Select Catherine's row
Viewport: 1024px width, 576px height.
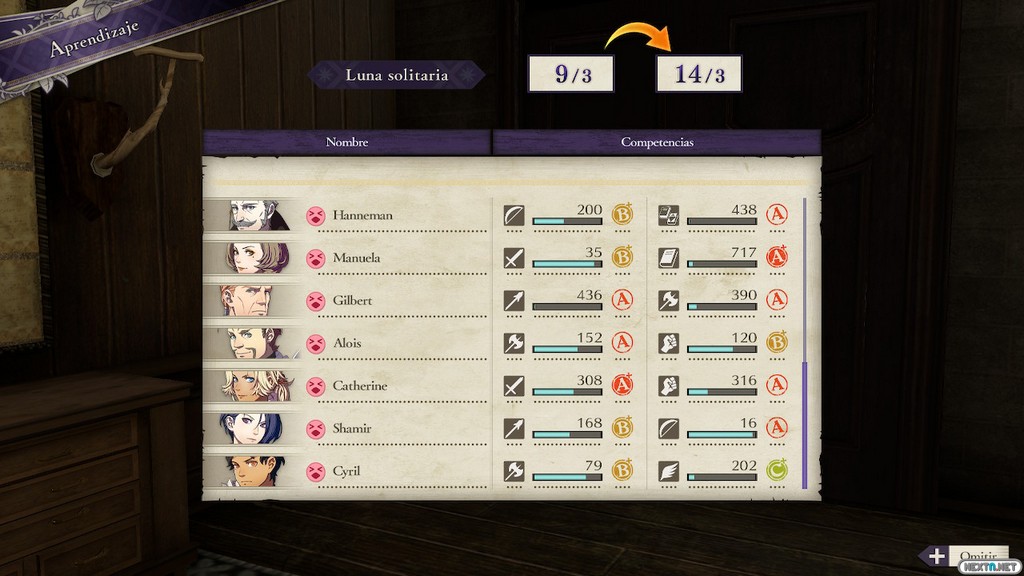pos(360,386)
